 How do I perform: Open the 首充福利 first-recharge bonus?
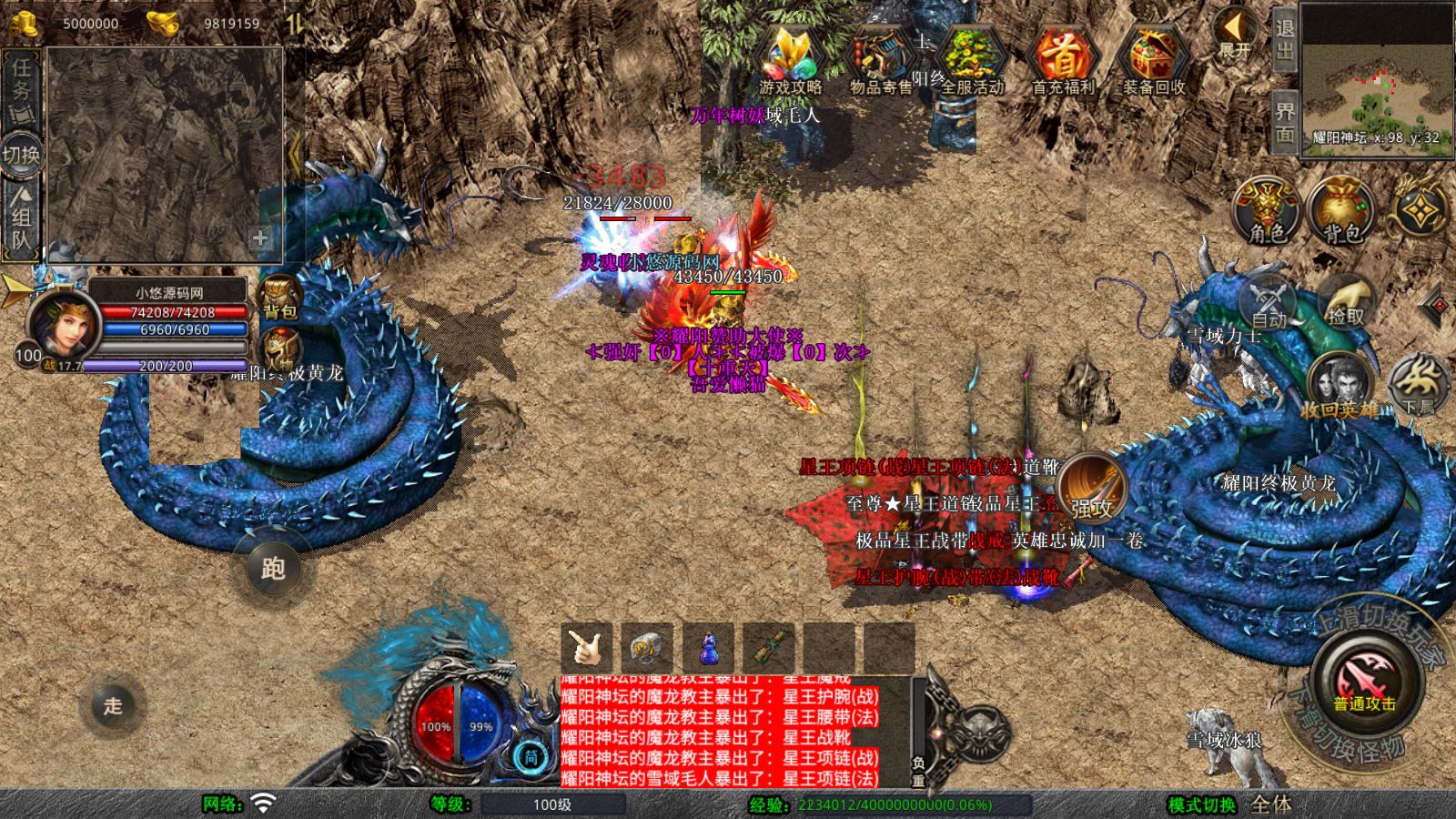coord(1063,59)
